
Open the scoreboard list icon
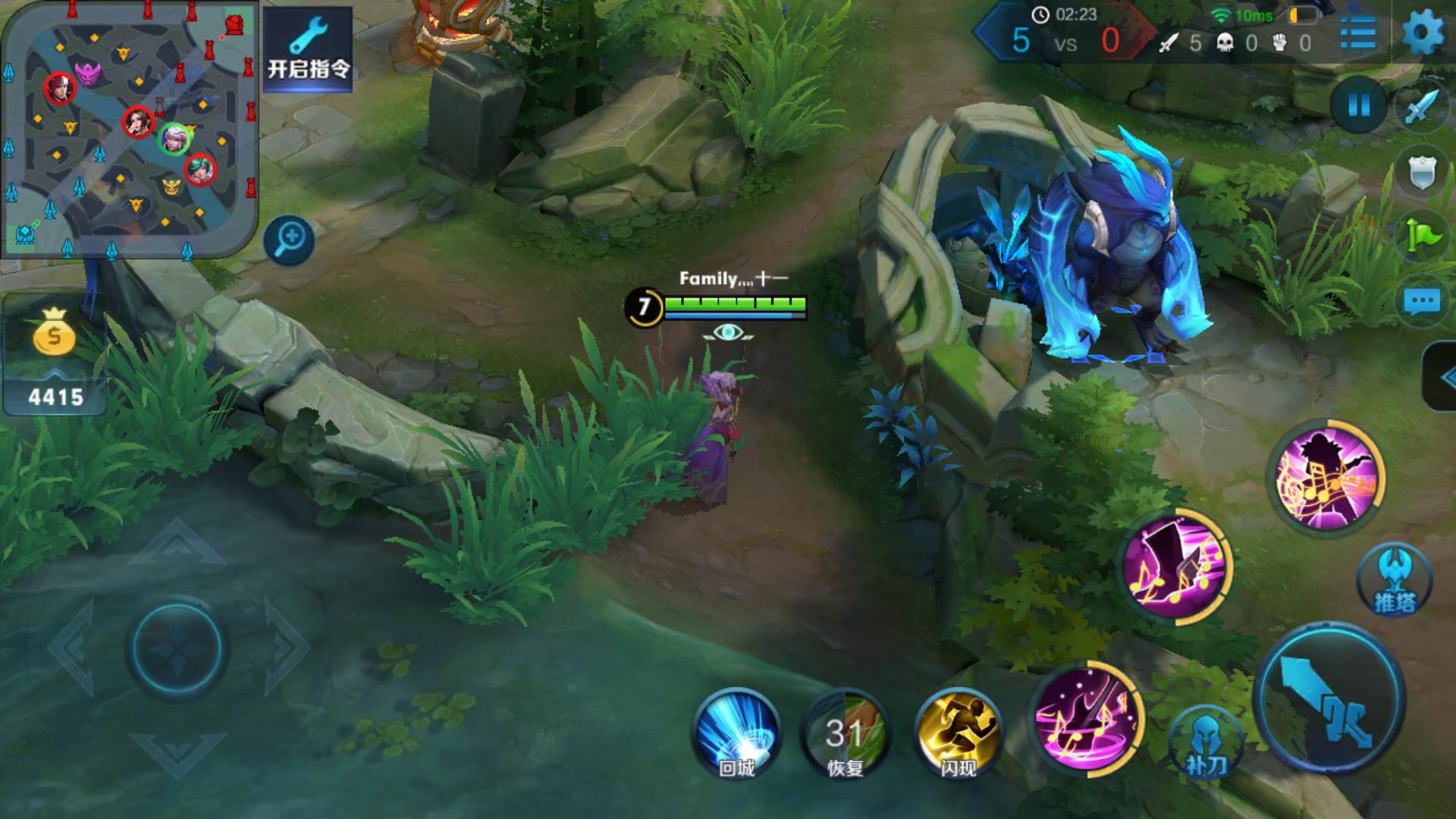[x=1357, y=34]
